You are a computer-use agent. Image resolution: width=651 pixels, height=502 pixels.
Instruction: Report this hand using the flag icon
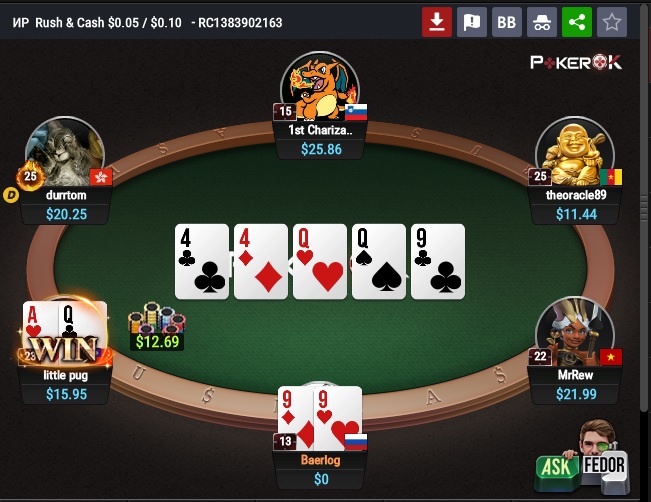(472, 21)
